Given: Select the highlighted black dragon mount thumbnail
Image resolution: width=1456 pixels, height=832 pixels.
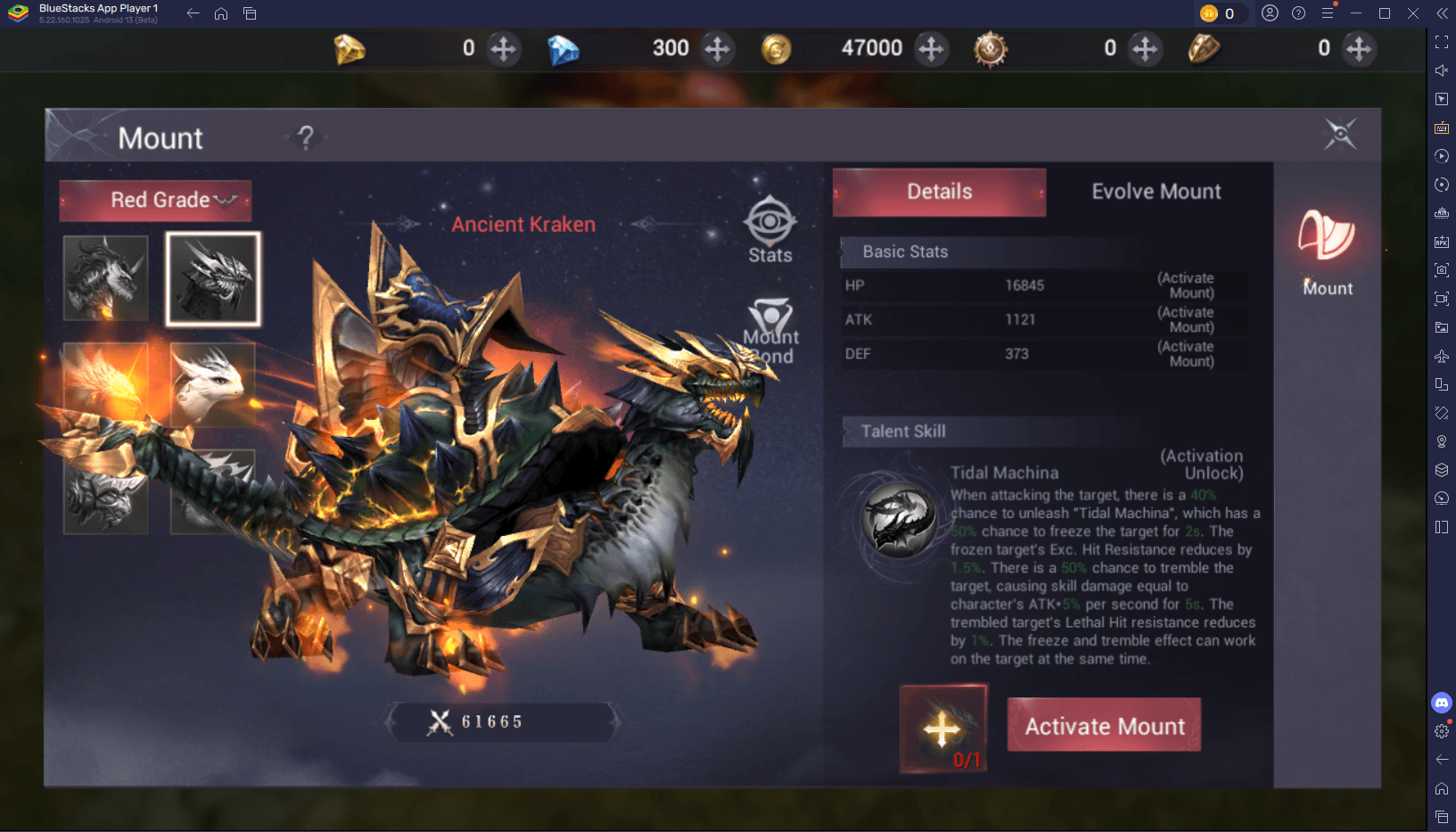Looking at the screenshot, I should click(213, 278).
